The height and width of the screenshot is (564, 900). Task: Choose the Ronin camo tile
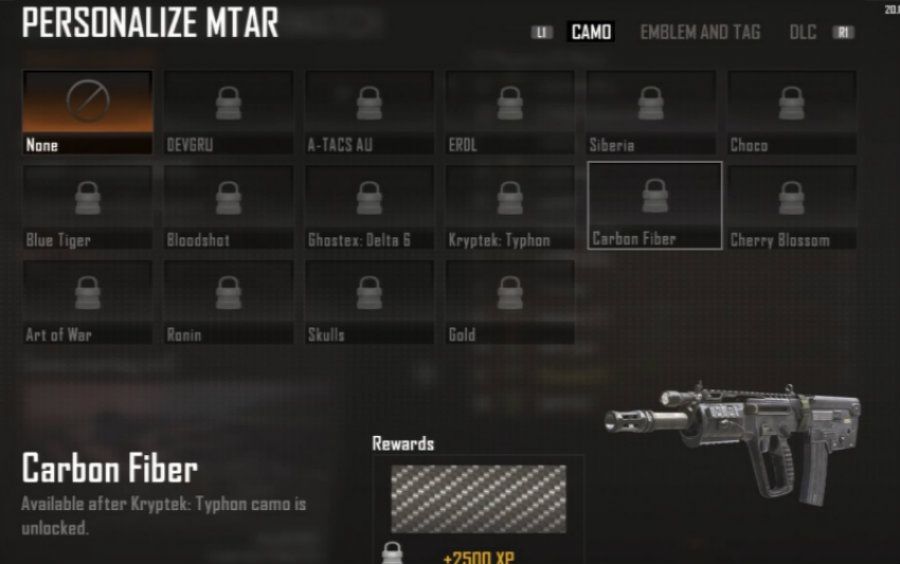click(229, 302)
